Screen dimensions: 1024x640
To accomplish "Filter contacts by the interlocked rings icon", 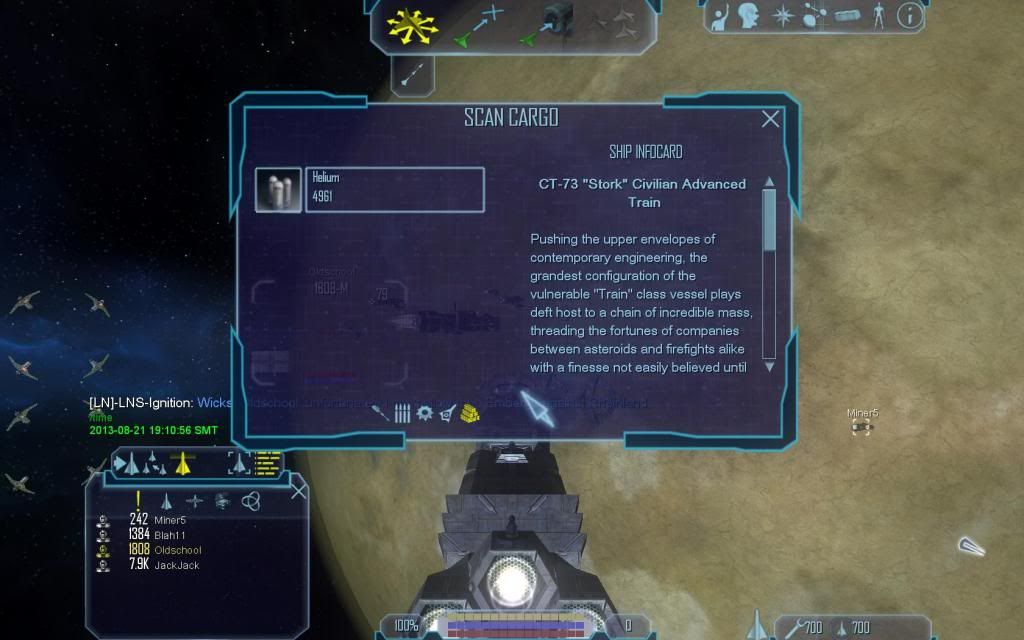I will point(250,501).
